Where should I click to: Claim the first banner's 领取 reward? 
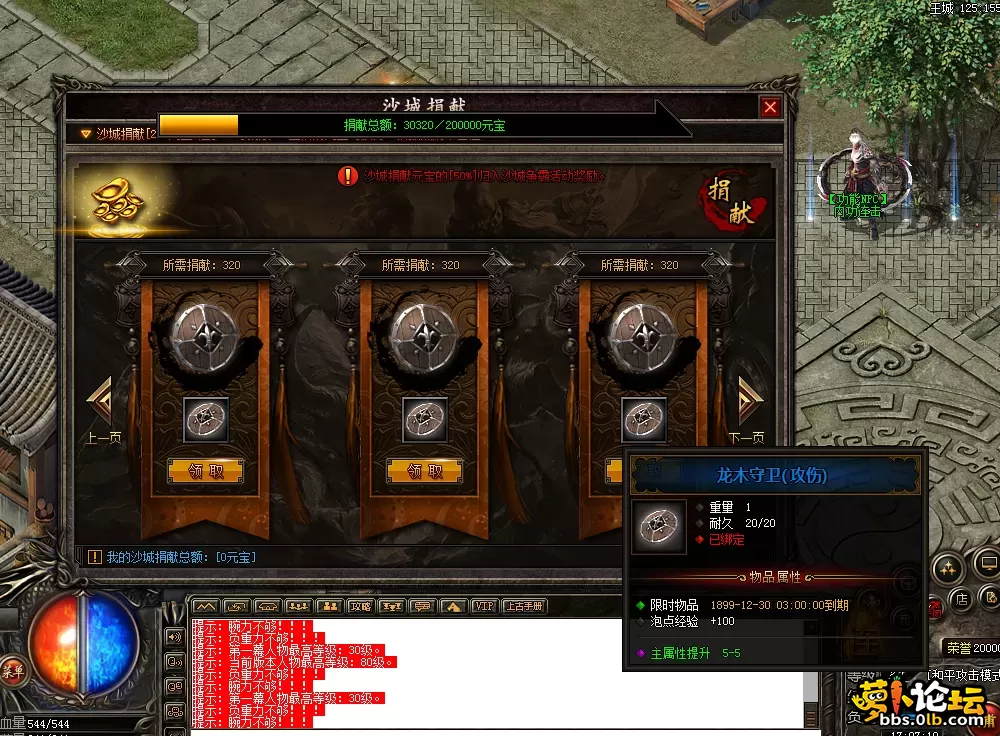(x=205, y=471)
